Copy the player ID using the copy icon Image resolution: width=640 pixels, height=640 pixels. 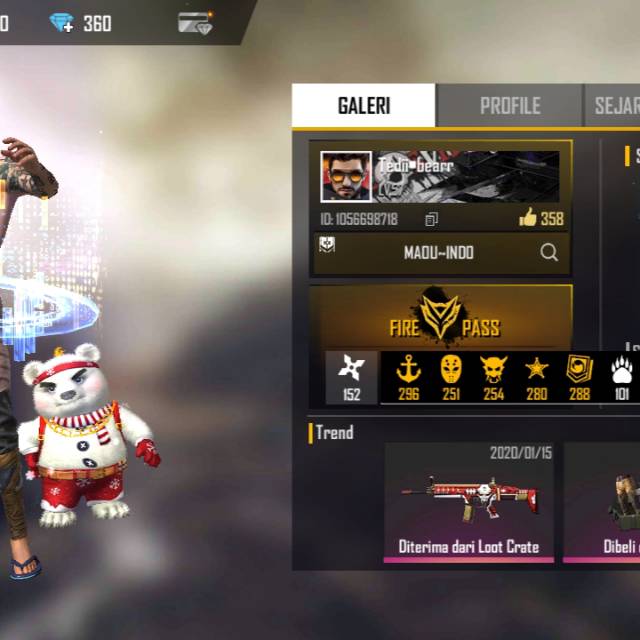(x=431, y=219)
